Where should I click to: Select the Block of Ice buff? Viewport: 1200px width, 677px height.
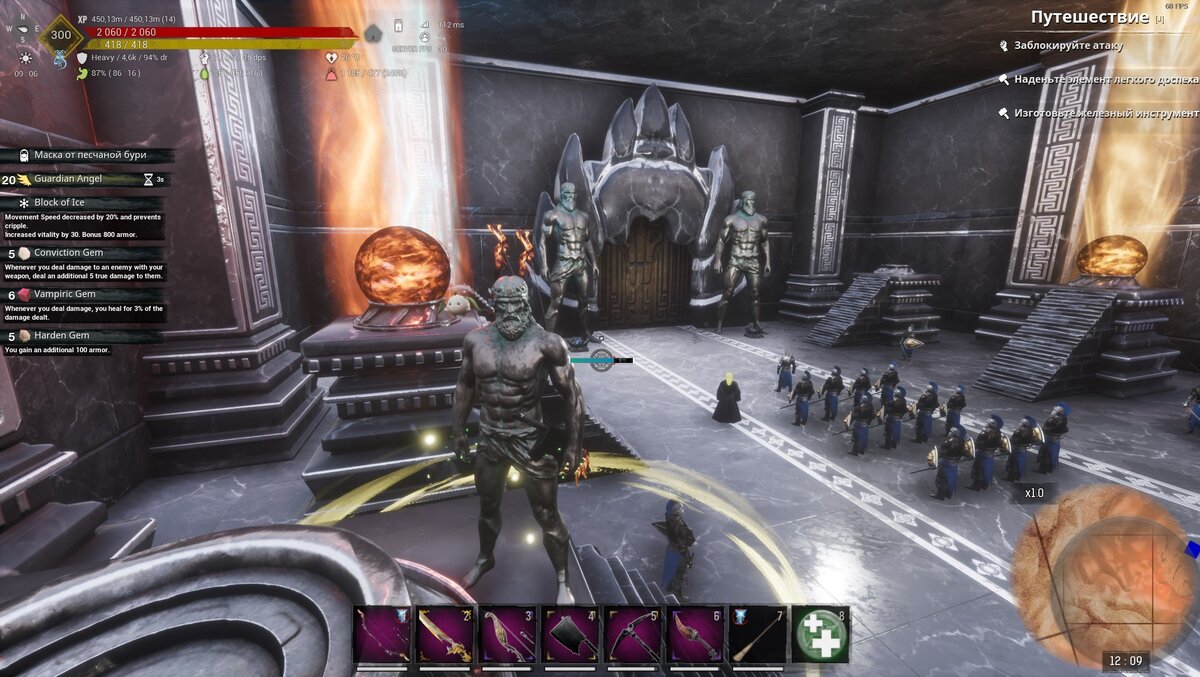[x=59, y=202]
